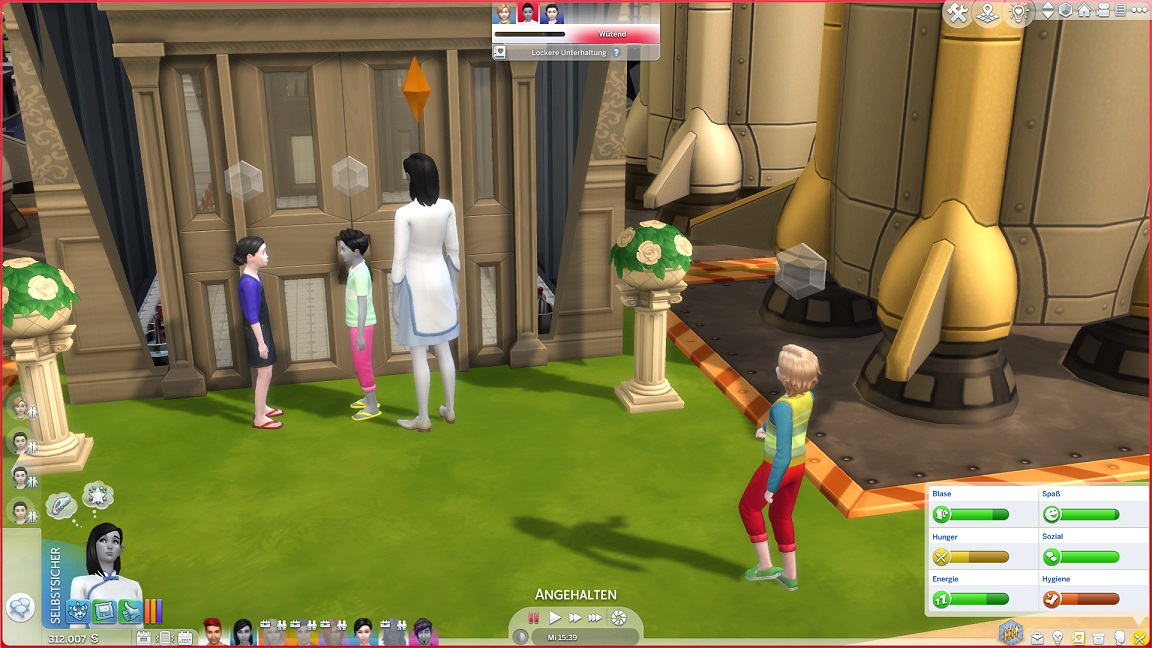Set game speed to fast forward
This screenshot has width=1152, height=648.
click(x=575, y=618)
